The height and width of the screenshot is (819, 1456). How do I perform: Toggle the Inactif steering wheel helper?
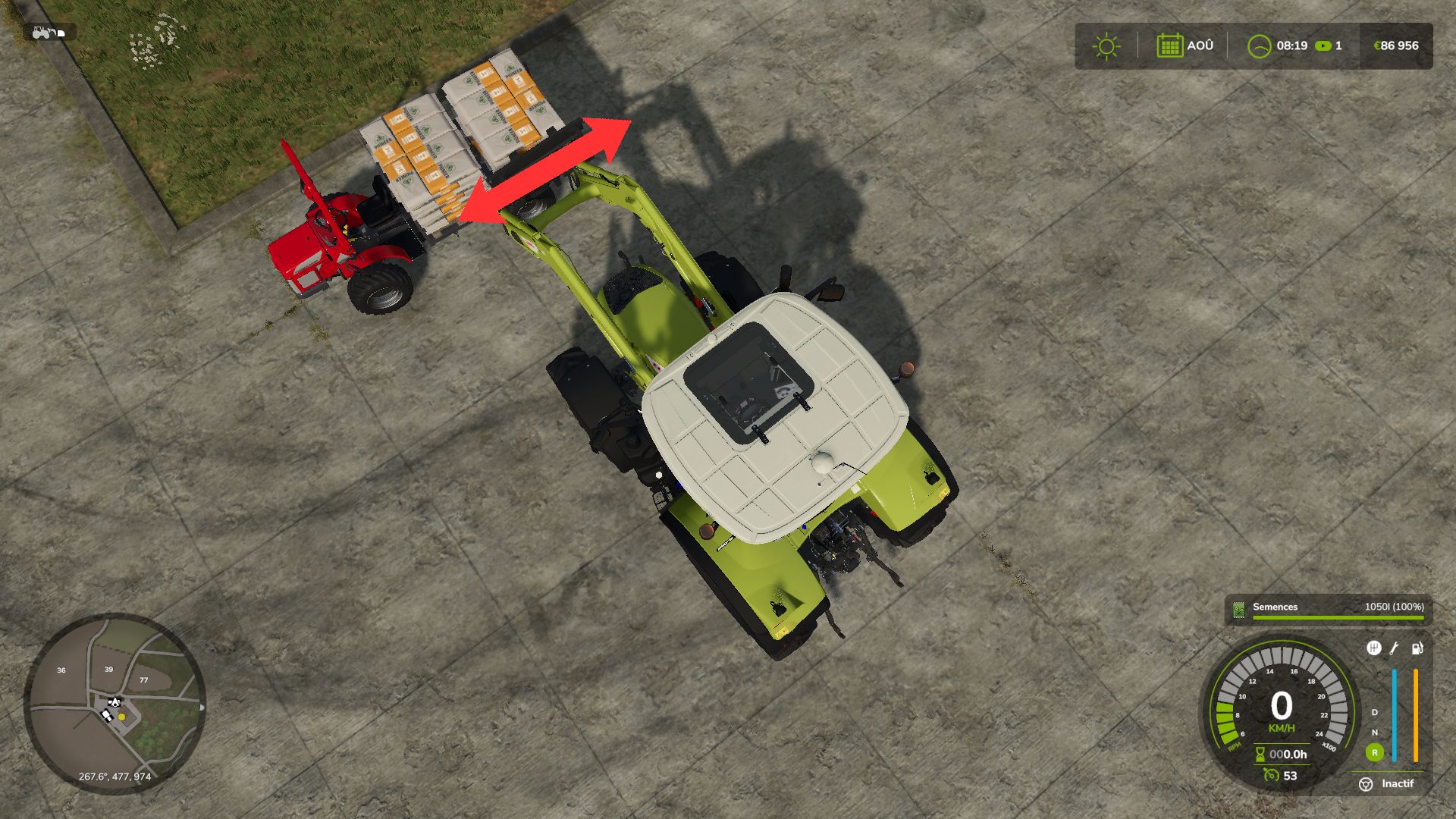click(1366, 784)
